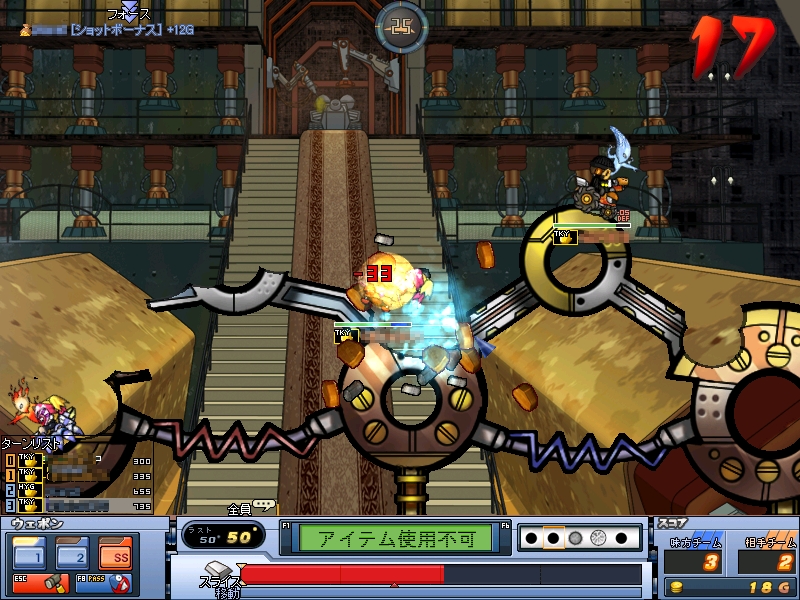Select turn list row with 655 delay
The width and height of the screenshot is (800, 600).
tap(78, 491)
